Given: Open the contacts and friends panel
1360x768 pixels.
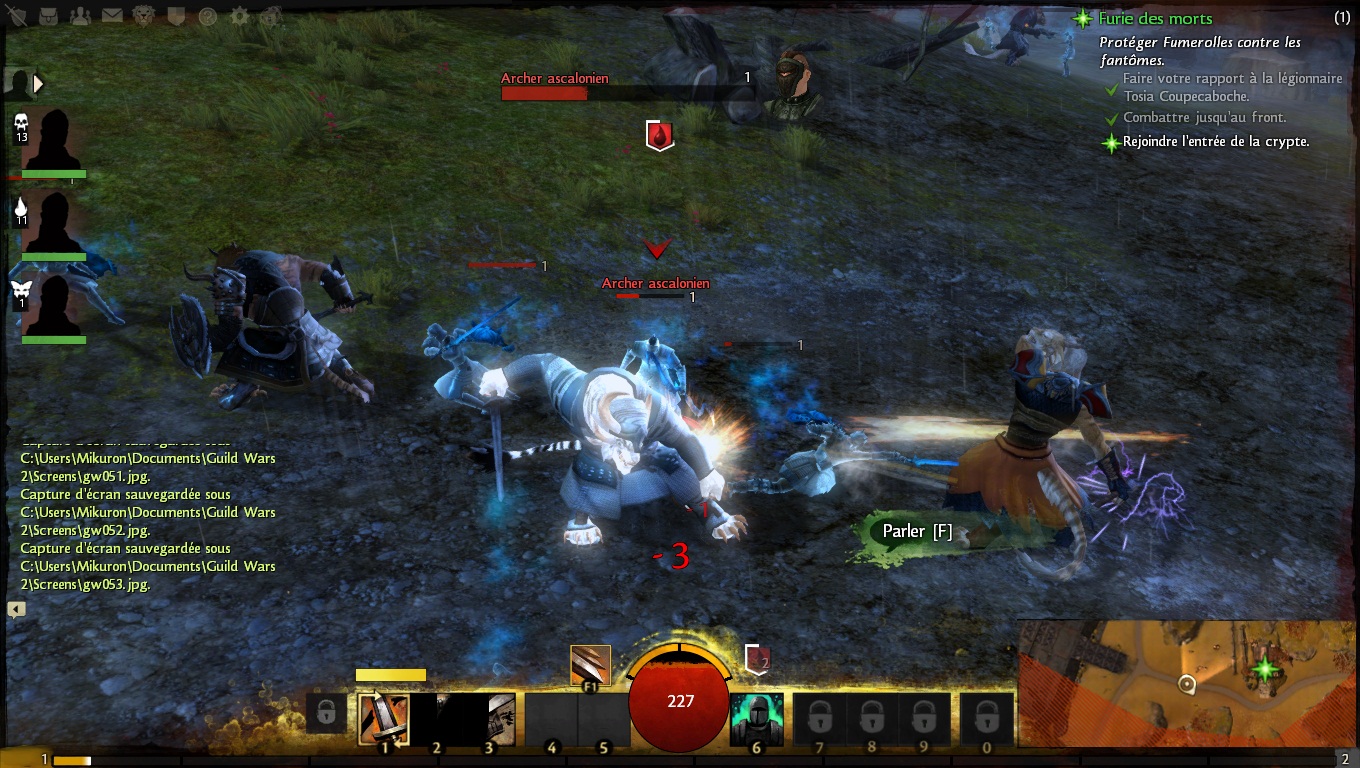Looking at the screenshot, I should pos(82,15).
